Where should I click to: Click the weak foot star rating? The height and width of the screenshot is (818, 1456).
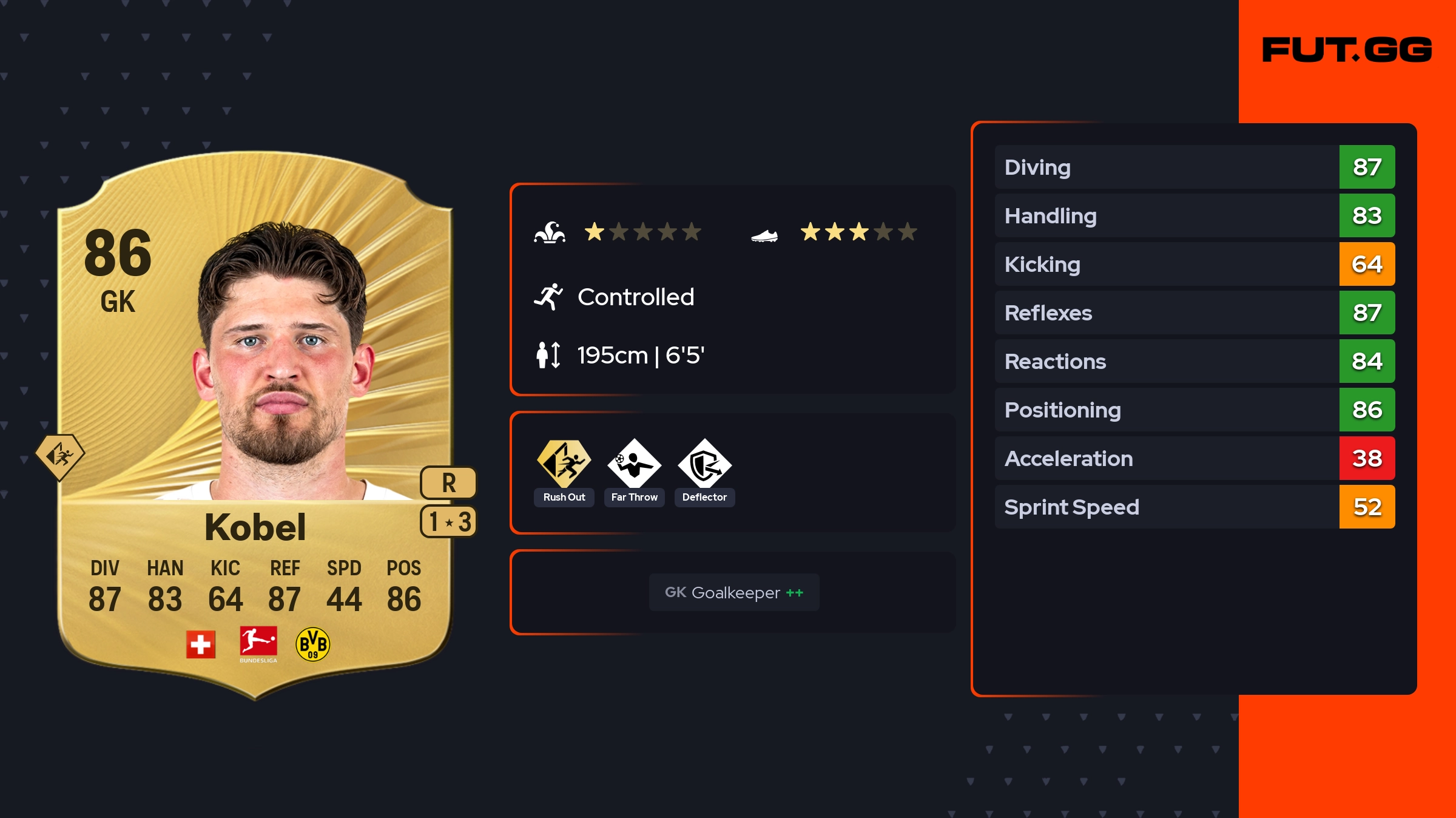point(858,232)
